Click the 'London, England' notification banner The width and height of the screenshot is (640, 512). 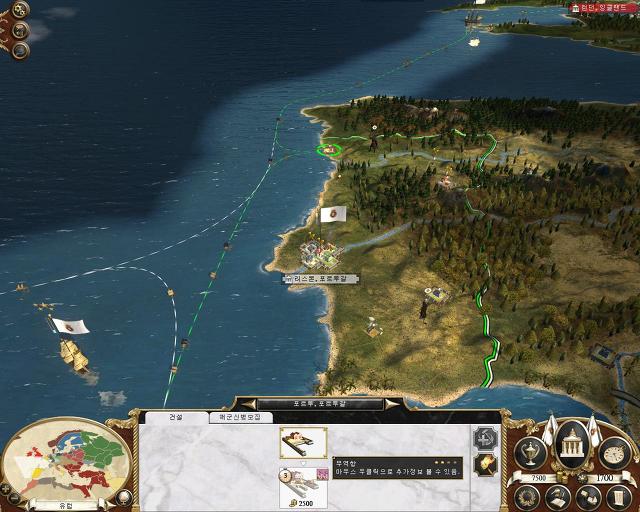(x=603, y=8)
